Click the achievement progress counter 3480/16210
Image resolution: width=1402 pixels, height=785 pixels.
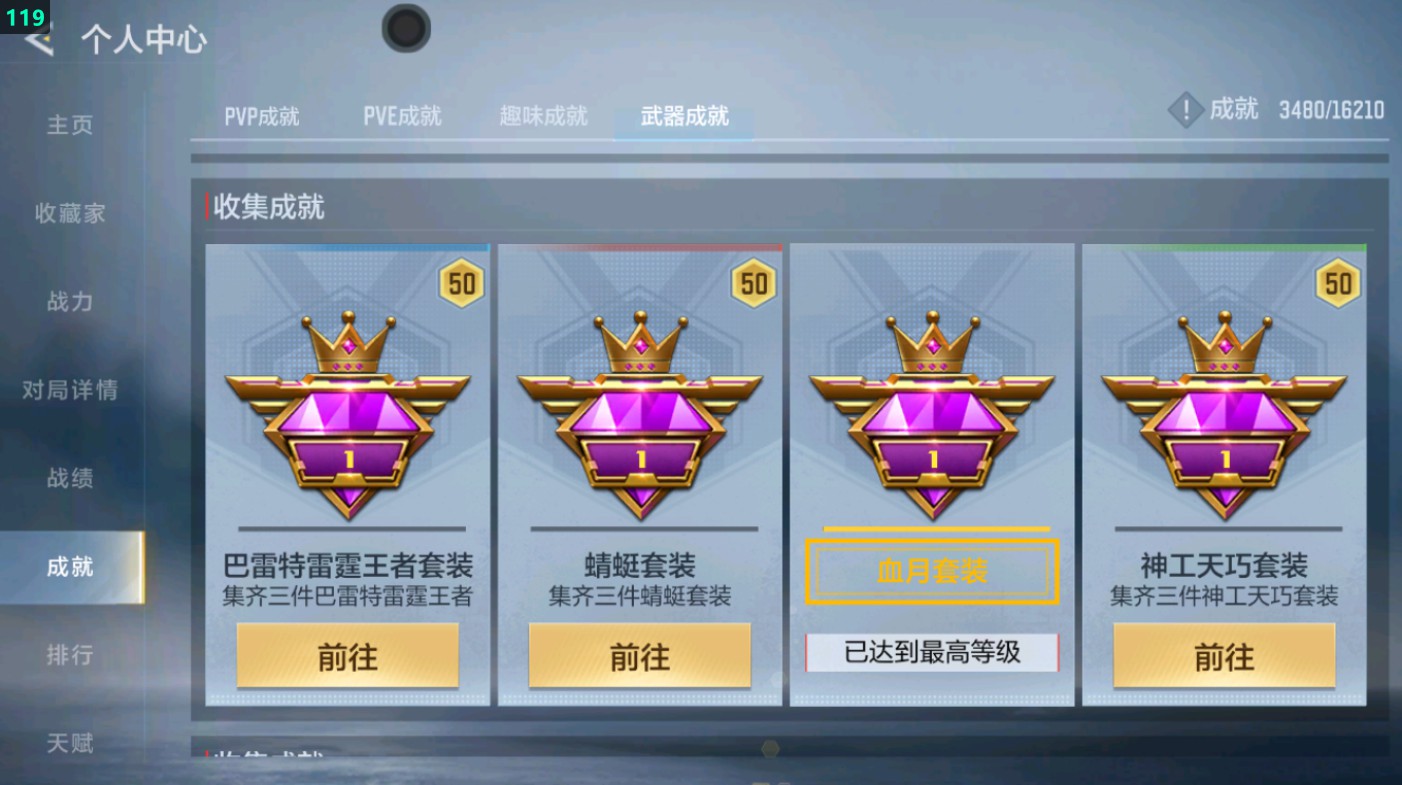coord(1331,110)
